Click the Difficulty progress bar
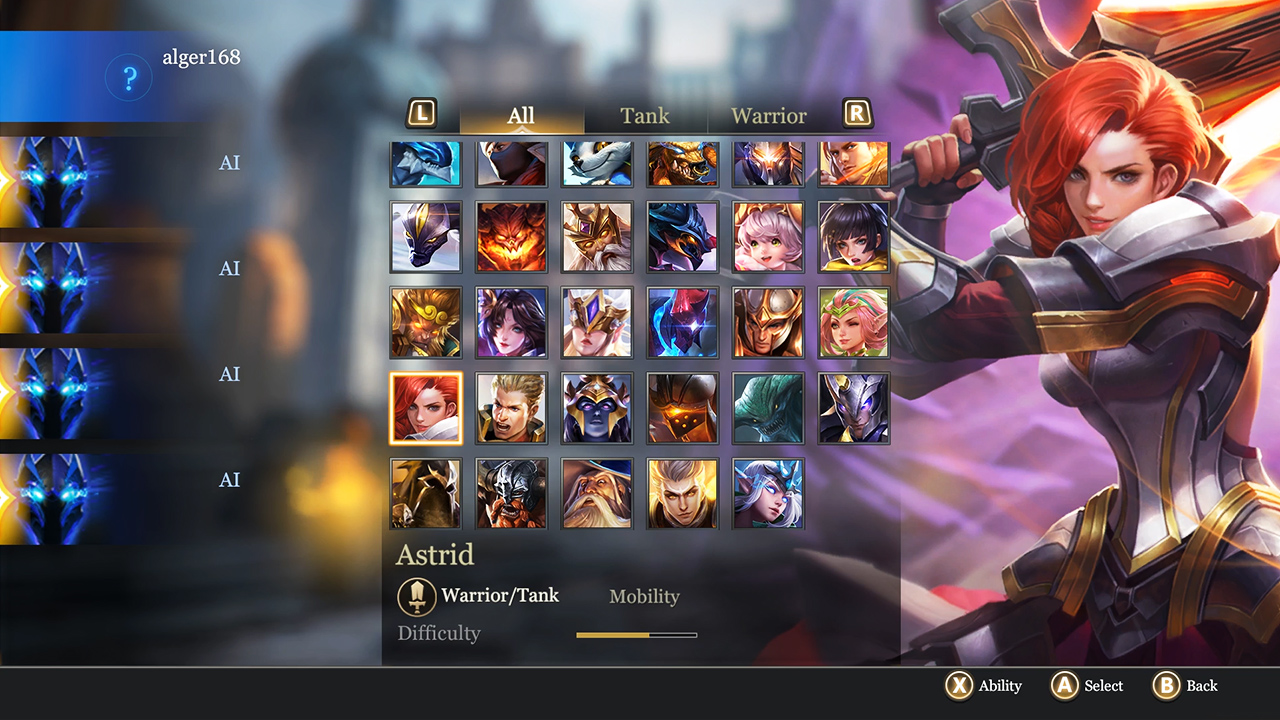 pyautogui.click(x=637, y=634)
